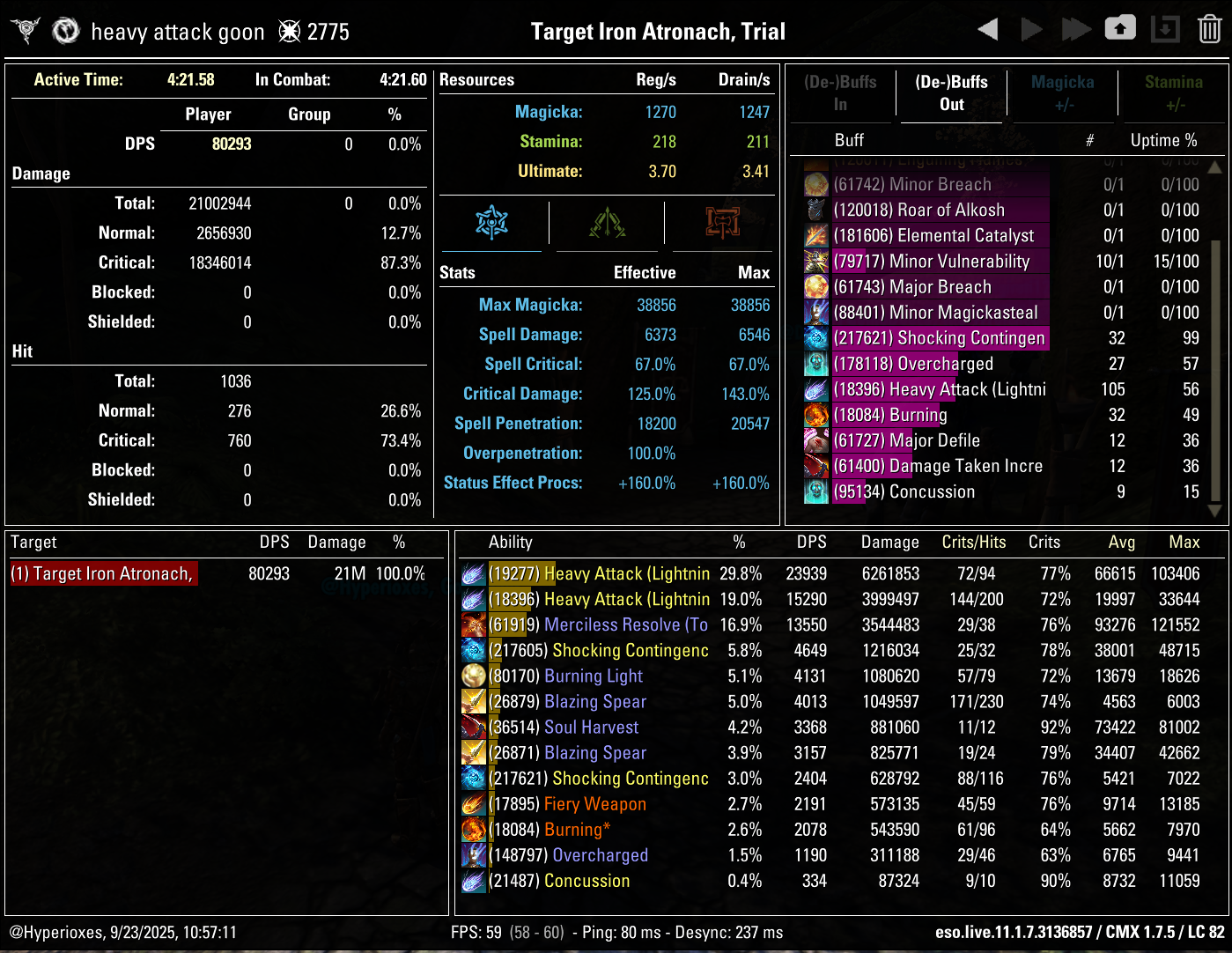
Task: Delete the fight with the trash icon
Action: tap(1208, 28)
